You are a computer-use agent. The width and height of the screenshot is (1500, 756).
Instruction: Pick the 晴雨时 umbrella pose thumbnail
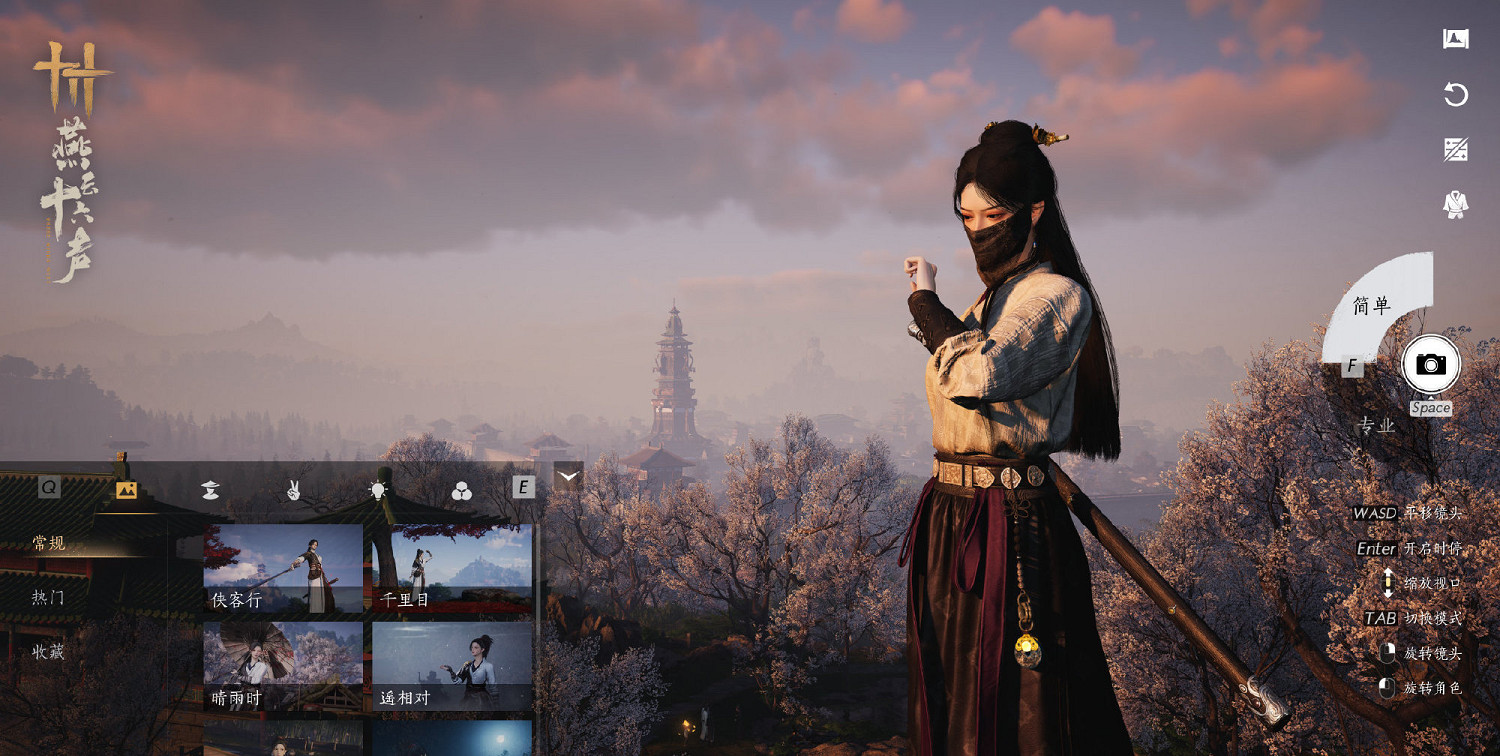[283, 666]
